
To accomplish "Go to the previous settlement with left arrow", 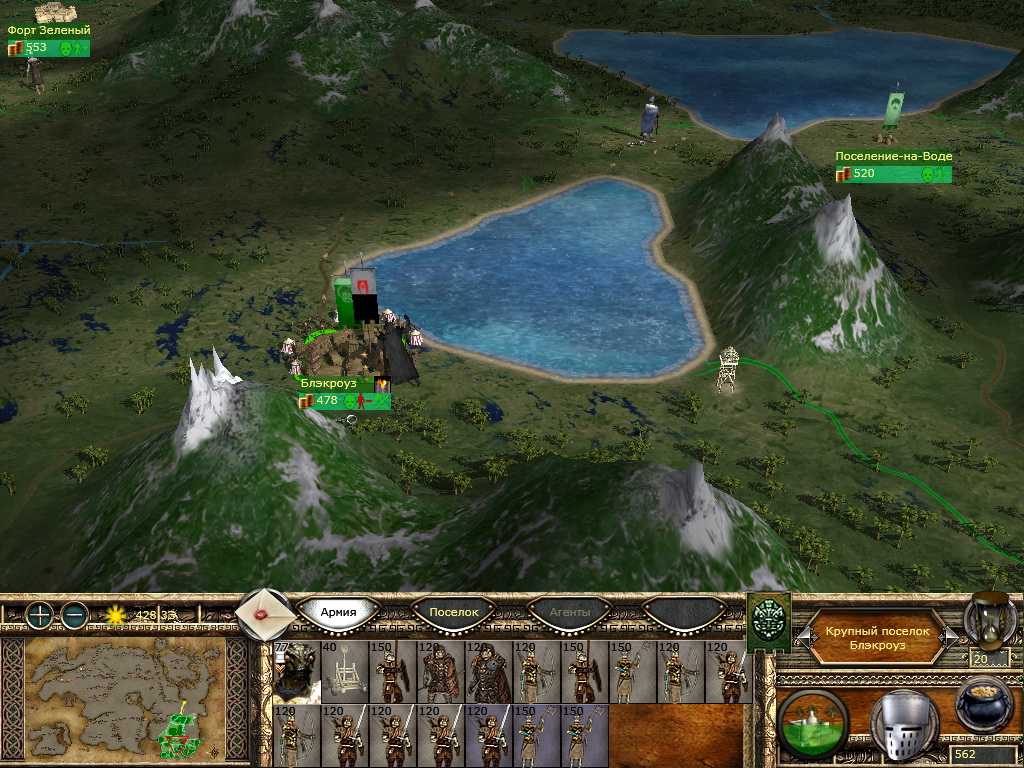I will (x=801, y=637).
